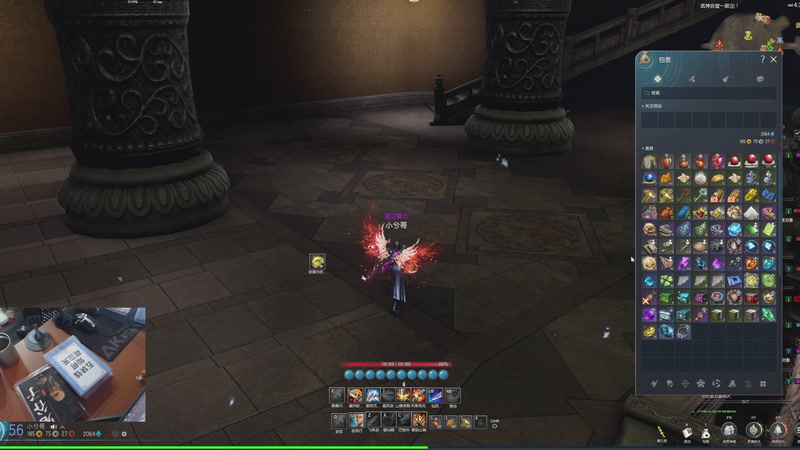Image resolution: width=800 pixels, height=450 pixels.
Task: Click the inventory search field
Action: 708,92
